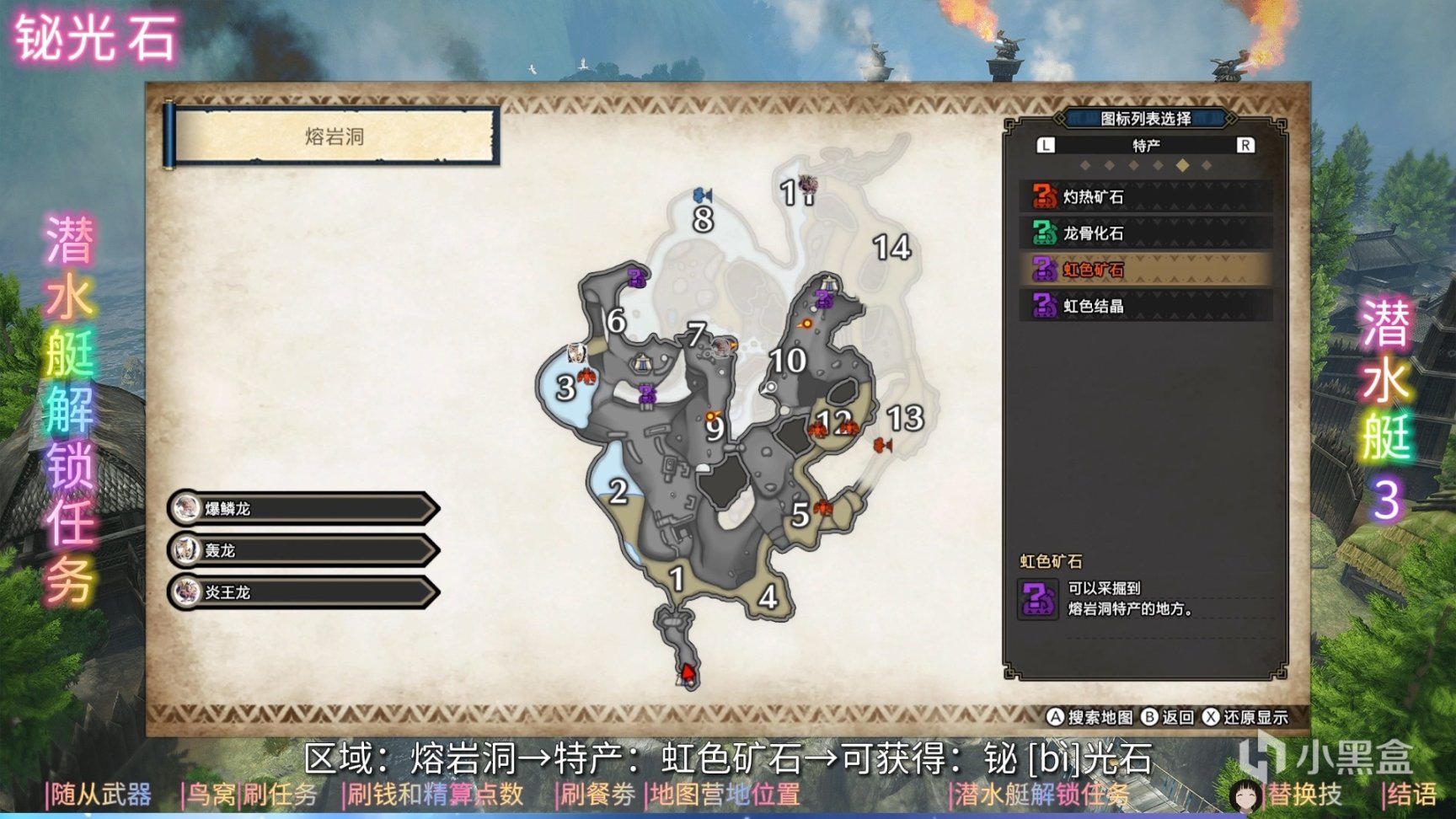This screenshot has height=819, width=1456.
Task: Pick the 虹色结晶 list row
Action: 1144,306
